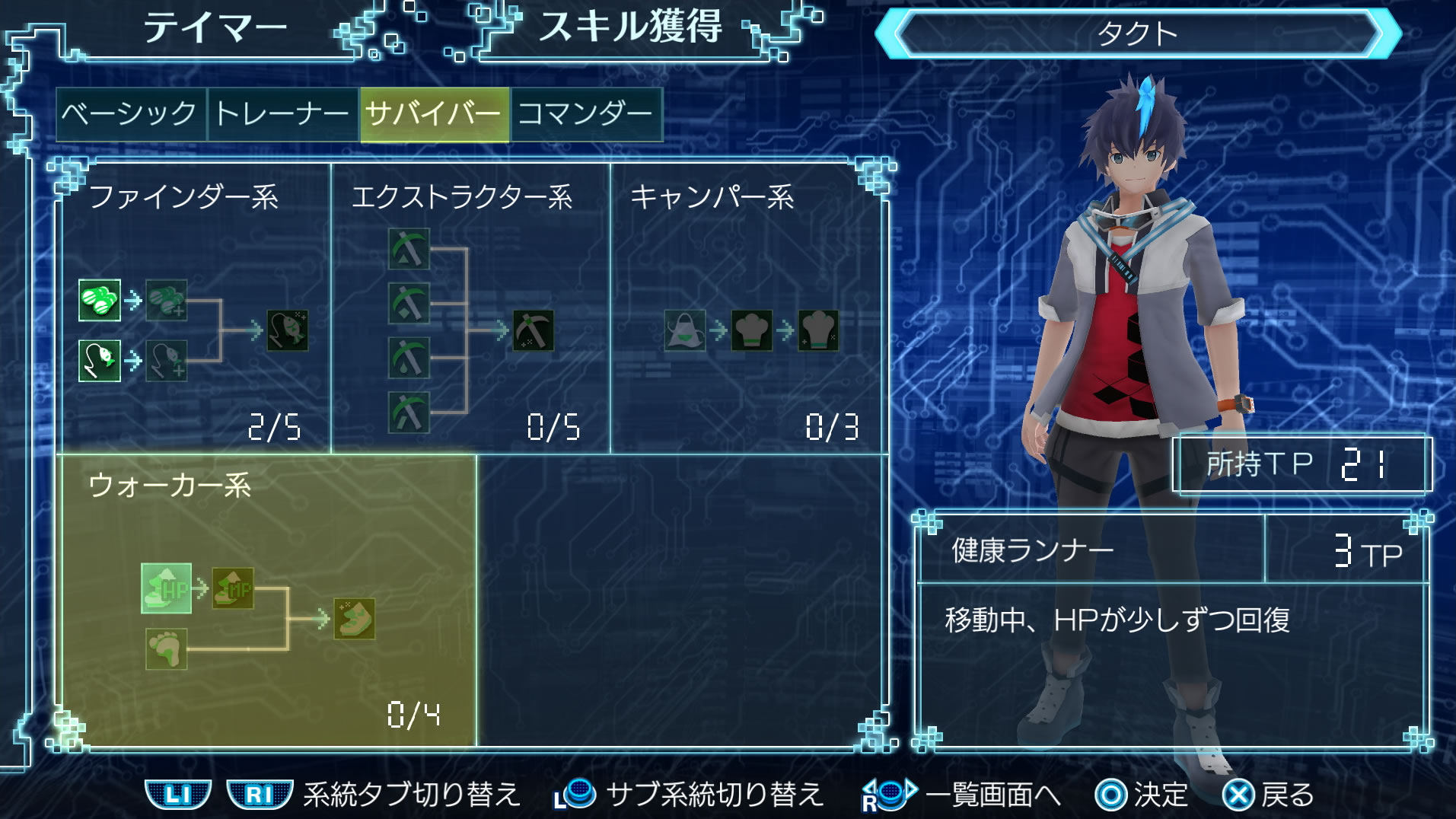Select the sparkling pickaxe final Extractor skill
The width and height of the screenshot is (1456, 819).
click(x=533, y=330)
